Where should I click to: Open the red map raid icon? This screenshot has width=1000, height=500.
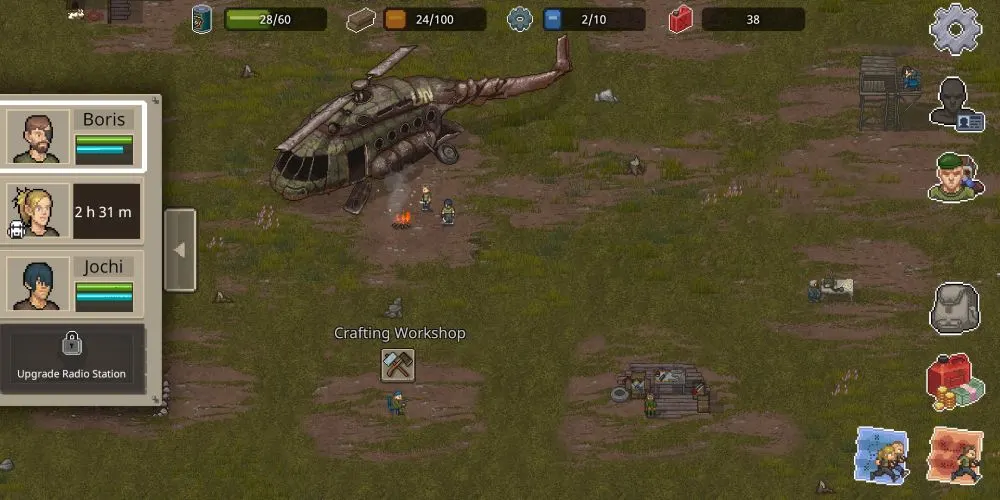coord(956,455)
